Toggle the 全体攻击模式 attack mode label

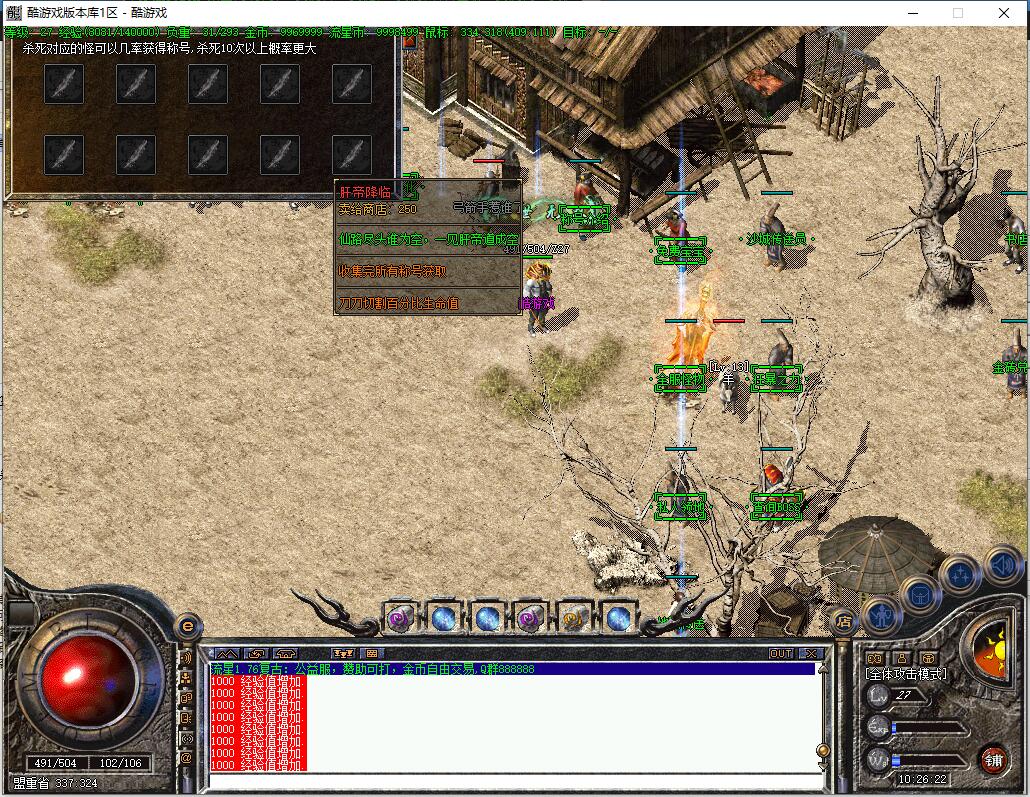coord(905,674)
